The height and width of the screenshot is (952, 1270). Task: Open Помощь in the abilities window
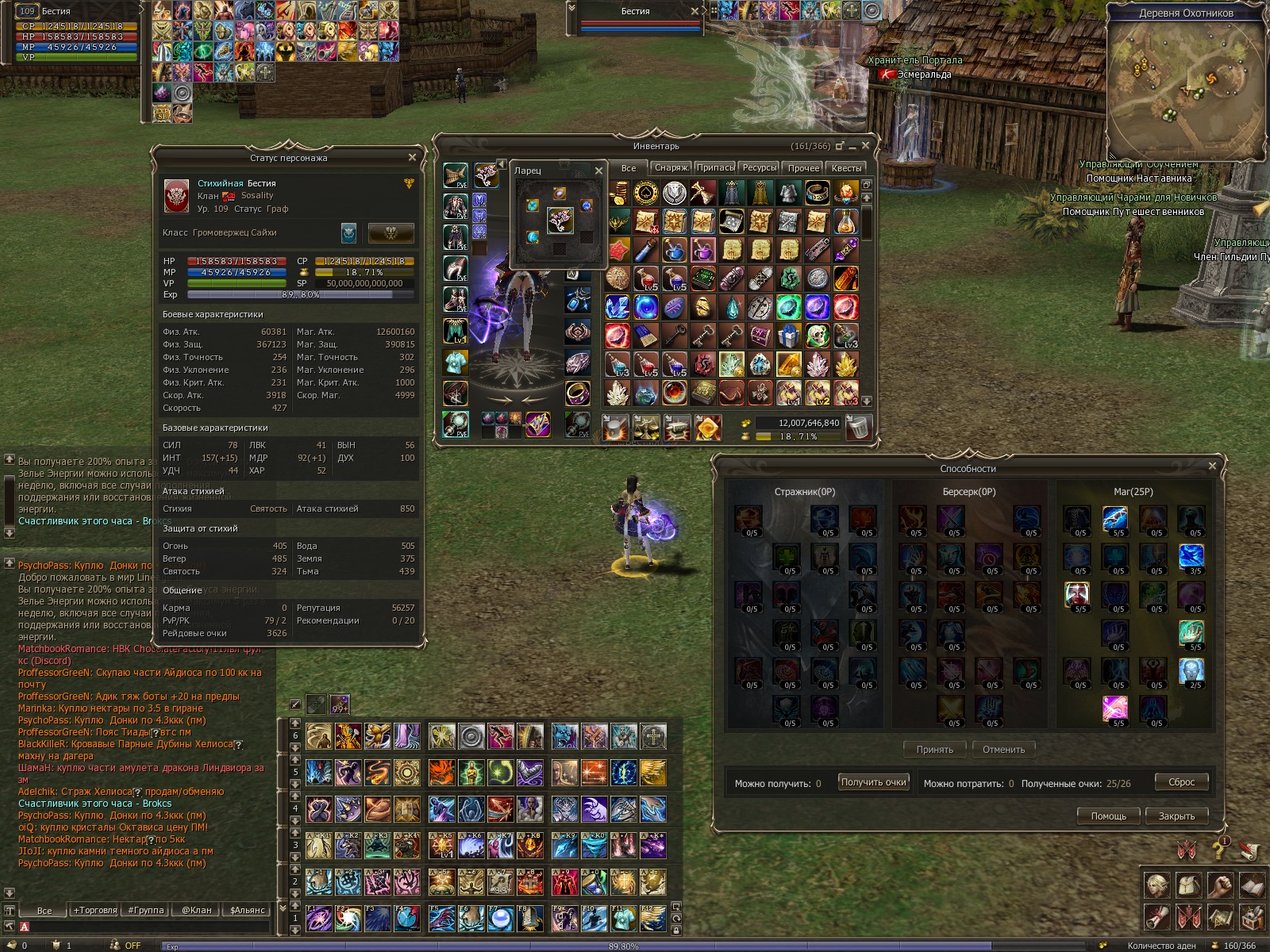pos(1108,816)
